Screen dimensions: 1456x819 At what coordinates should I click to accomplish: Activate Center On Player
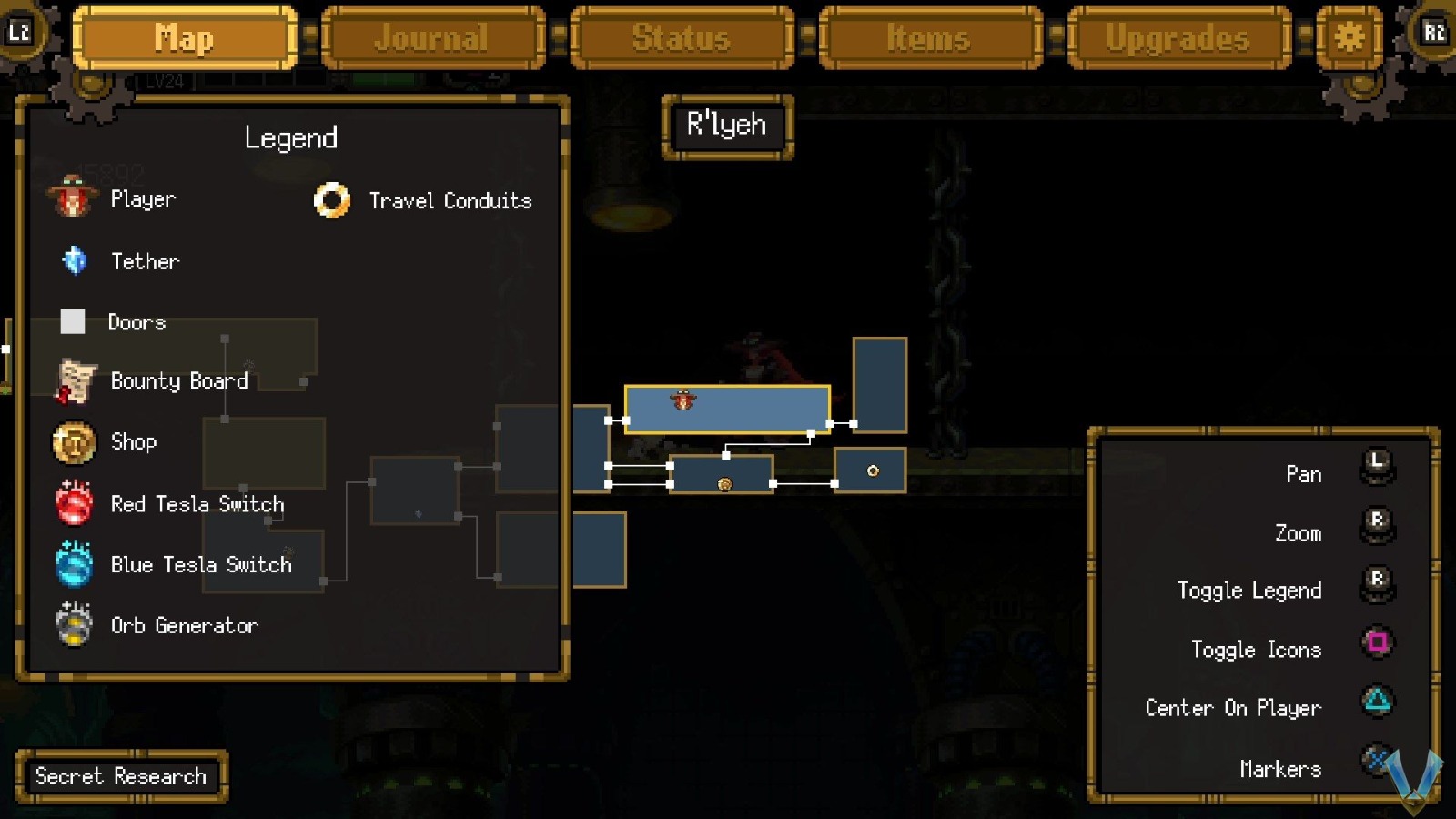(x=1377, y=701)
